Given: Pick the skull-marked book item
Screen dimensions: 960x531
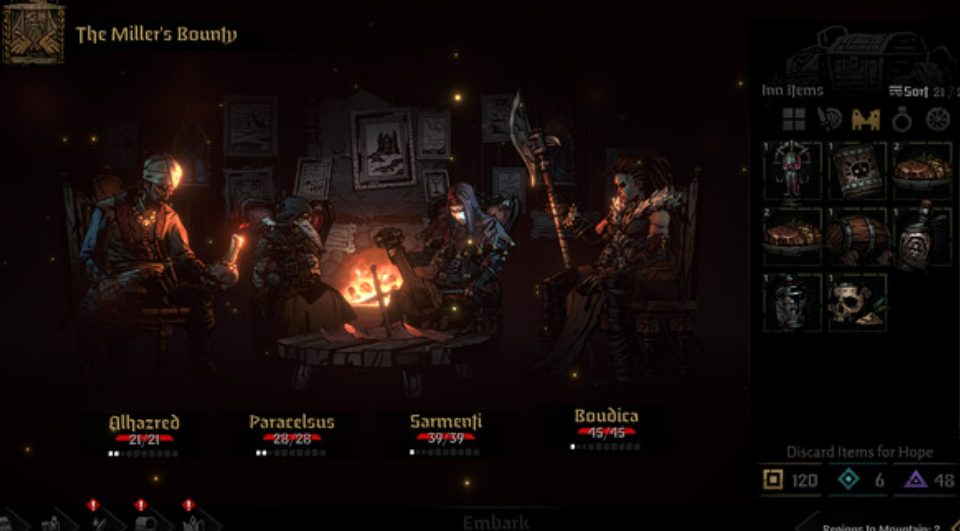Looking at the screenshot, I should tap(857, 171).
